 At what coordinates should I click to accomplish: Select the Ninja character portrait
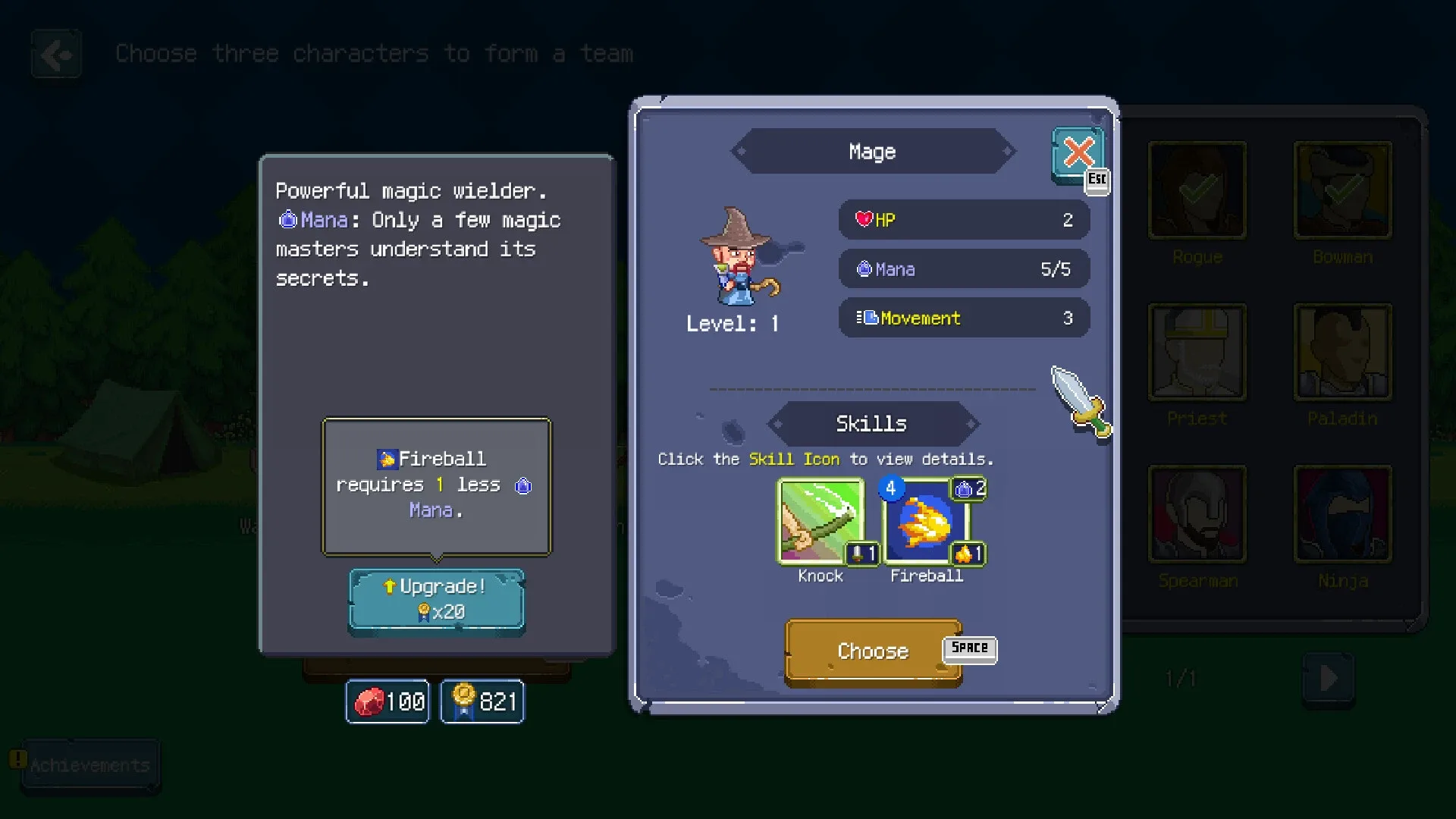click(x=1342, y=514)
